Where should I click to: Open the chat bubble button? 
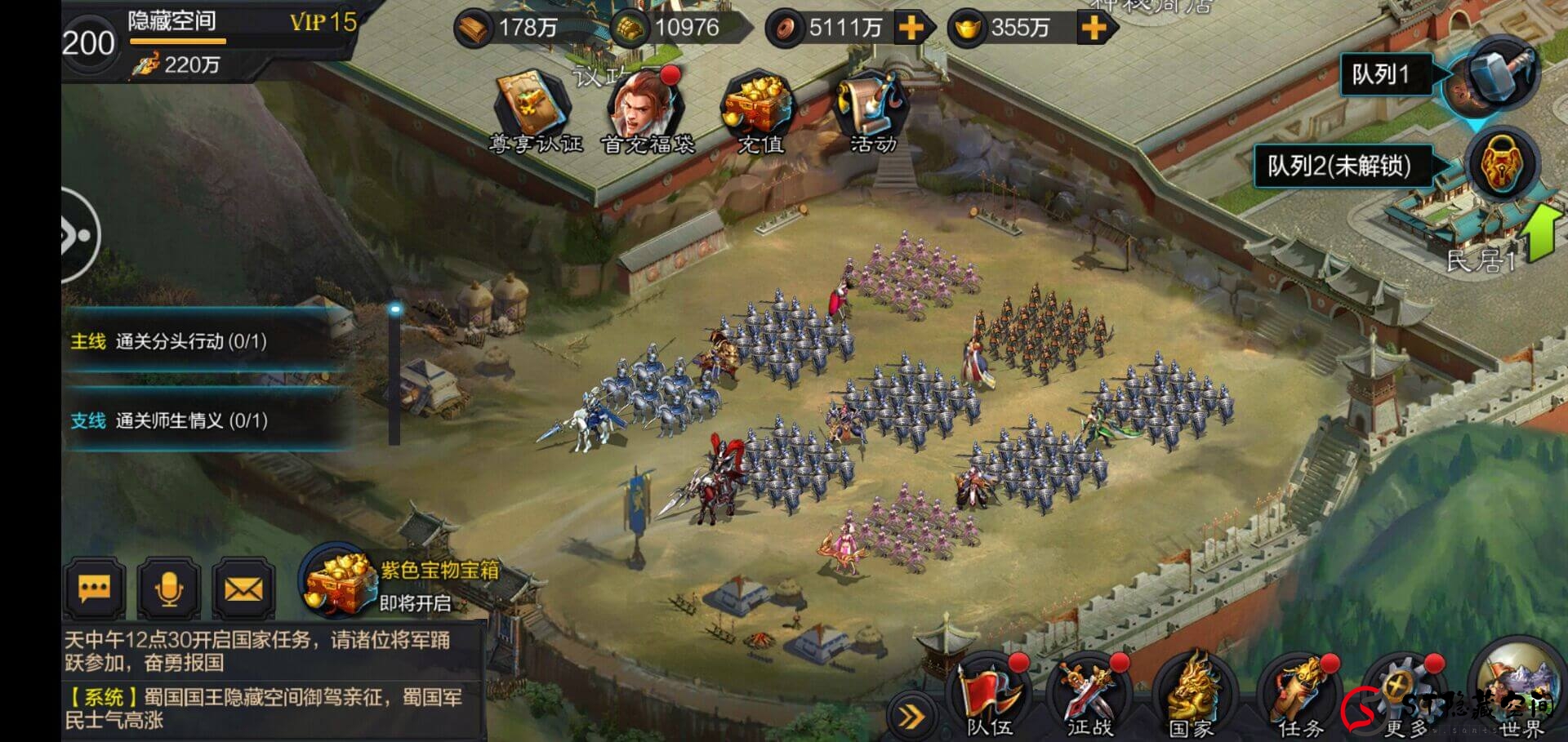[95, 589]
